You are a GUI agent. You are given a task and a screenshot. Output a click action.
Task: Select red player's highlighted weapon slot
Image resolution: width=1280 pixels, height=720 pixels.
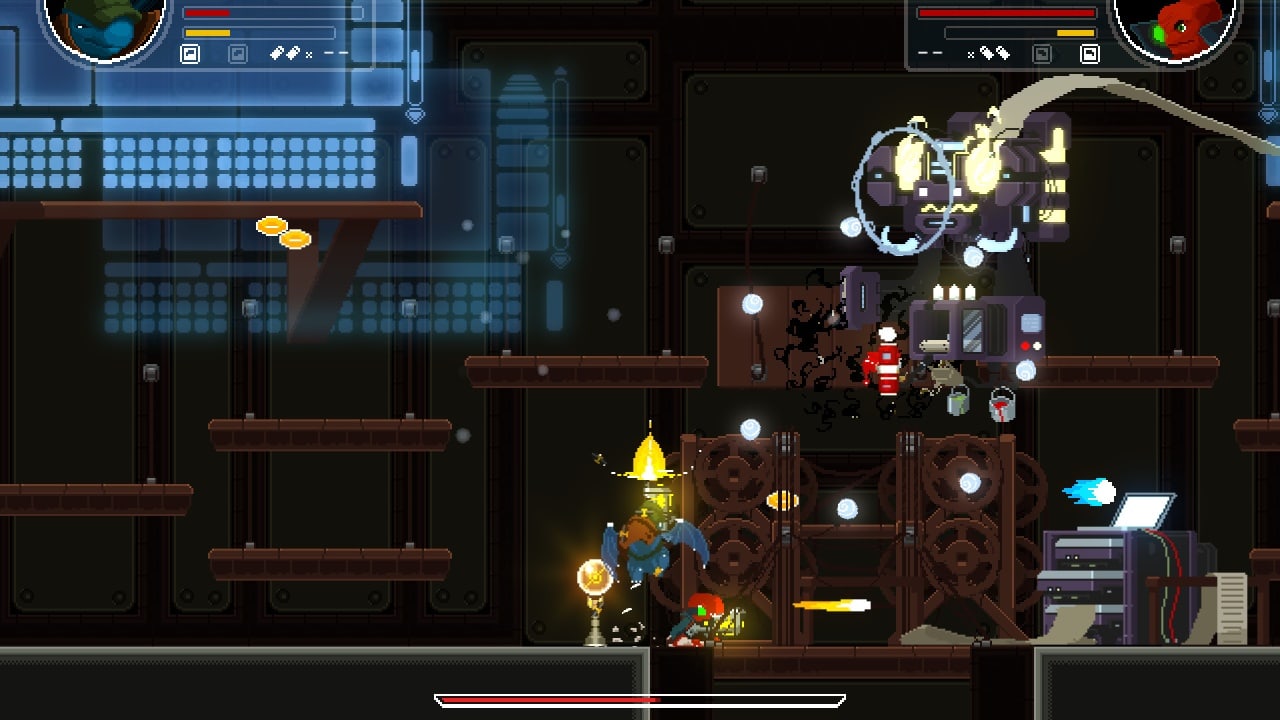1089,54
